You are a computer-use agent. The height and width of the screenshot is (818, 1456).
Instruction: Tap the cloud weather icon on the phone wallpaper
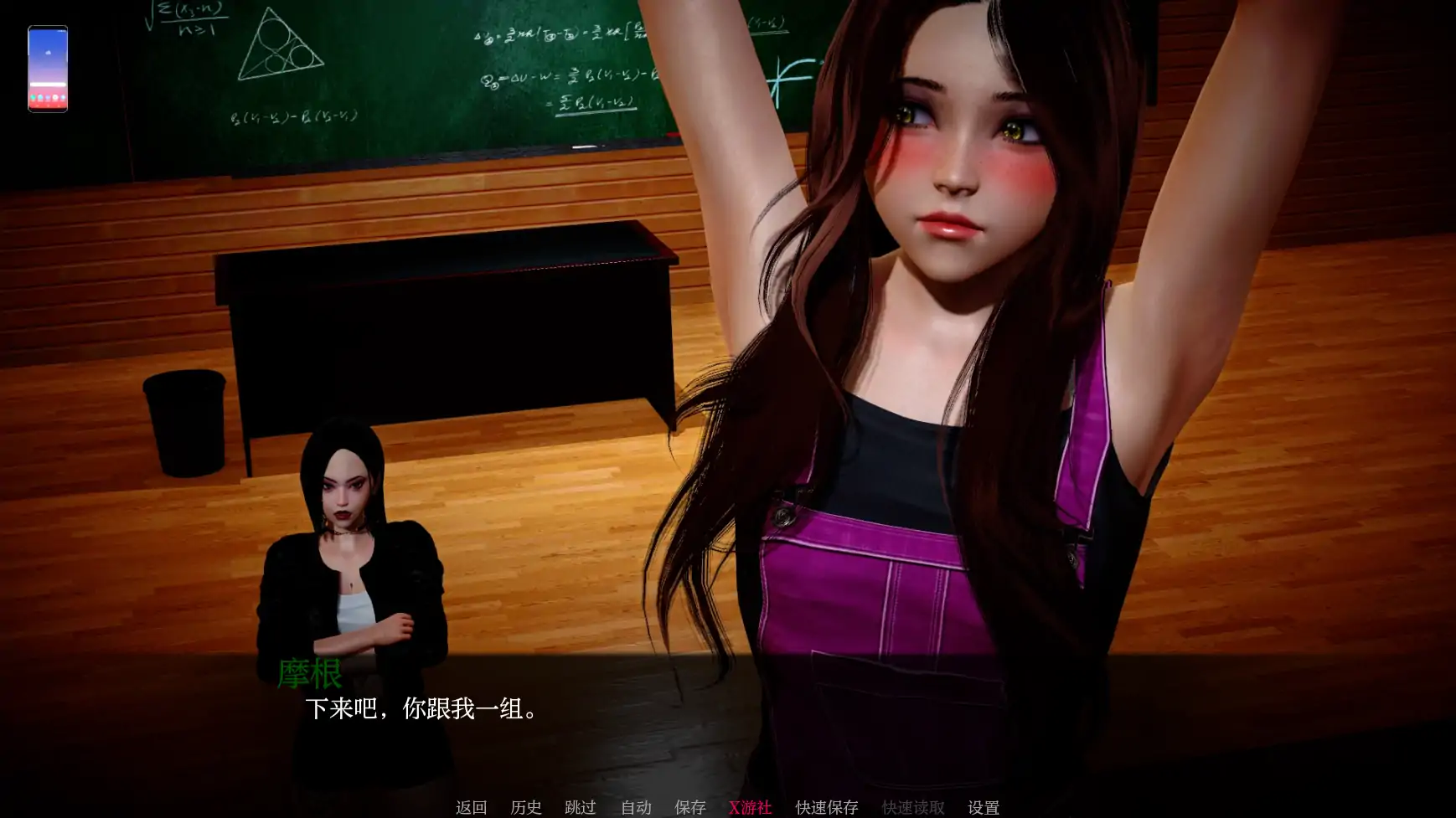click(49, 52)
